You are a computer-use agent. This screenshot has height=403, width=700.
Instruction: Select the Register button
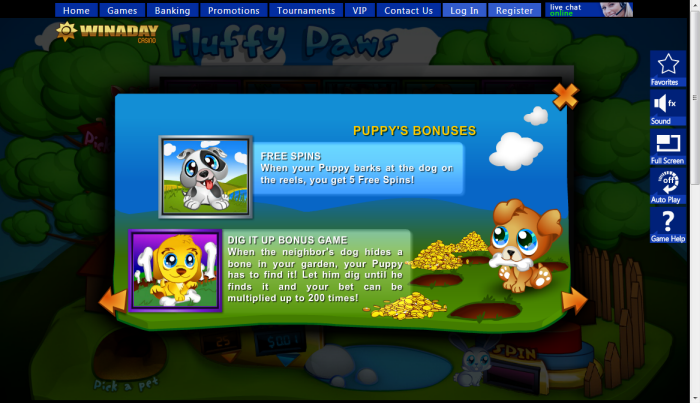coord(514,11)
